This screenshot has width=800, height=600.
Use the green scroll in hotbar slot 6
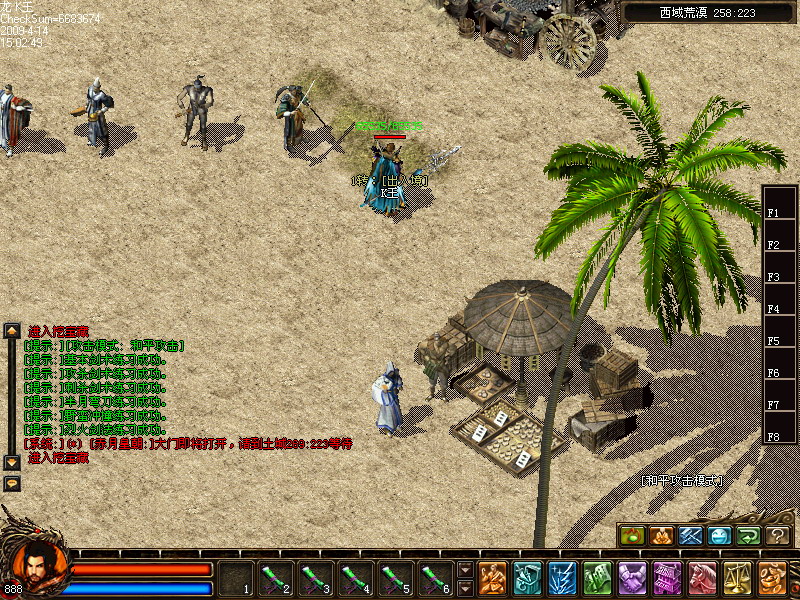(x=435, y=578)
